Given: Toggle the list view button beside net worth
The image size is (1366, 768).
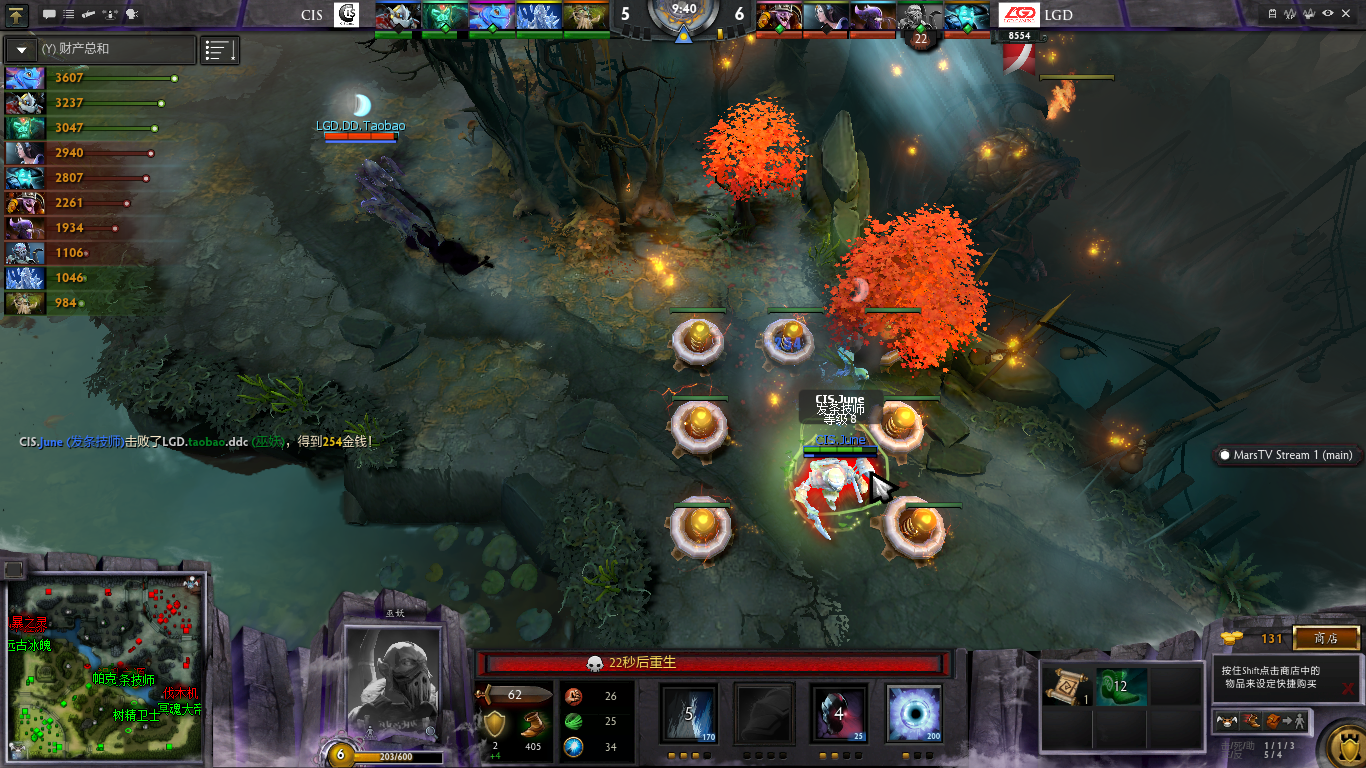Looking at the screenshot, I should coord(220,50).
